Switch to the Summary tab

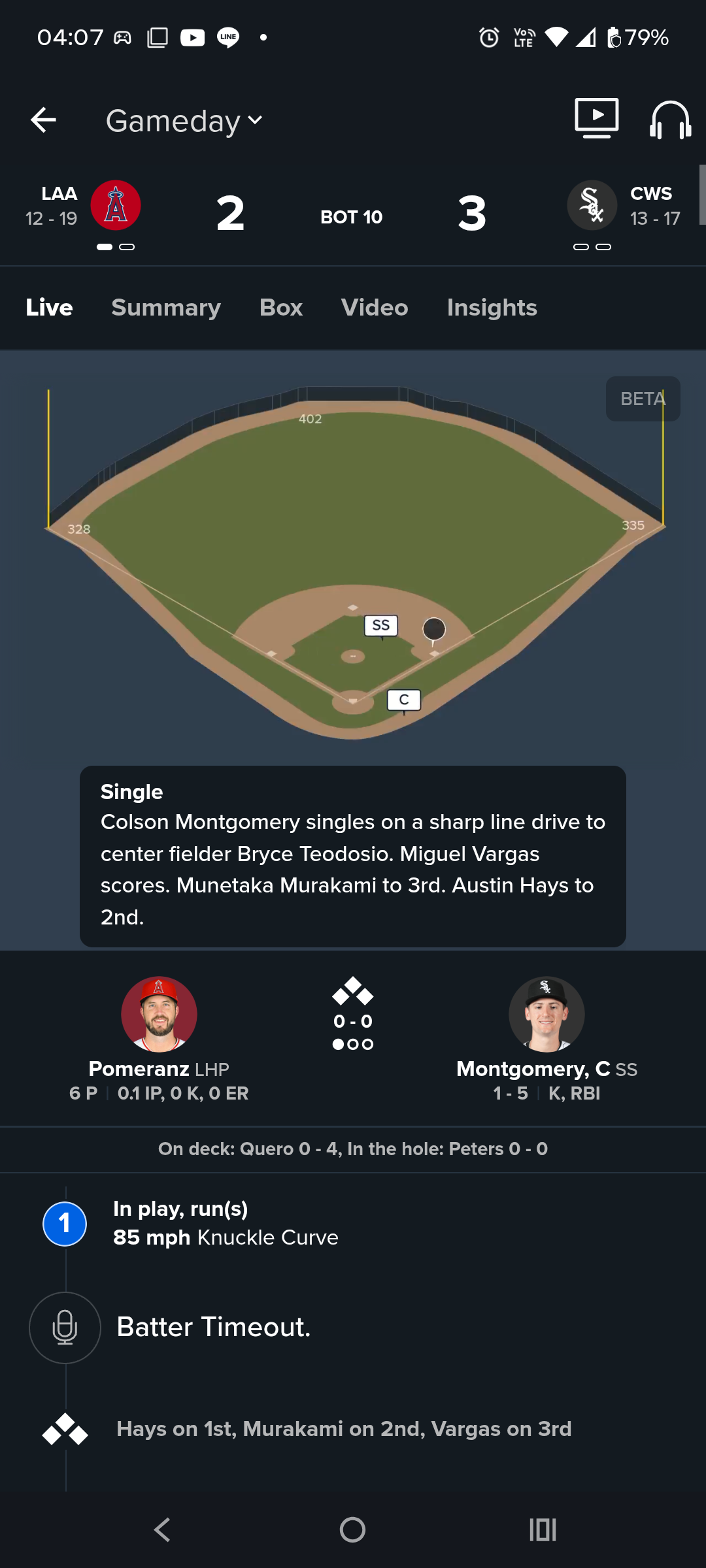pyautogui.click(x=166, y=308)
